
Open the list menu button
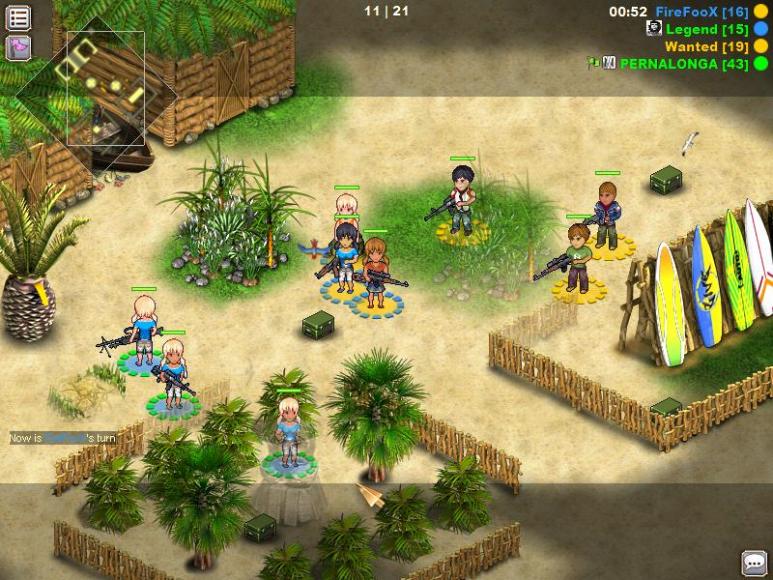tap(18, 17)
